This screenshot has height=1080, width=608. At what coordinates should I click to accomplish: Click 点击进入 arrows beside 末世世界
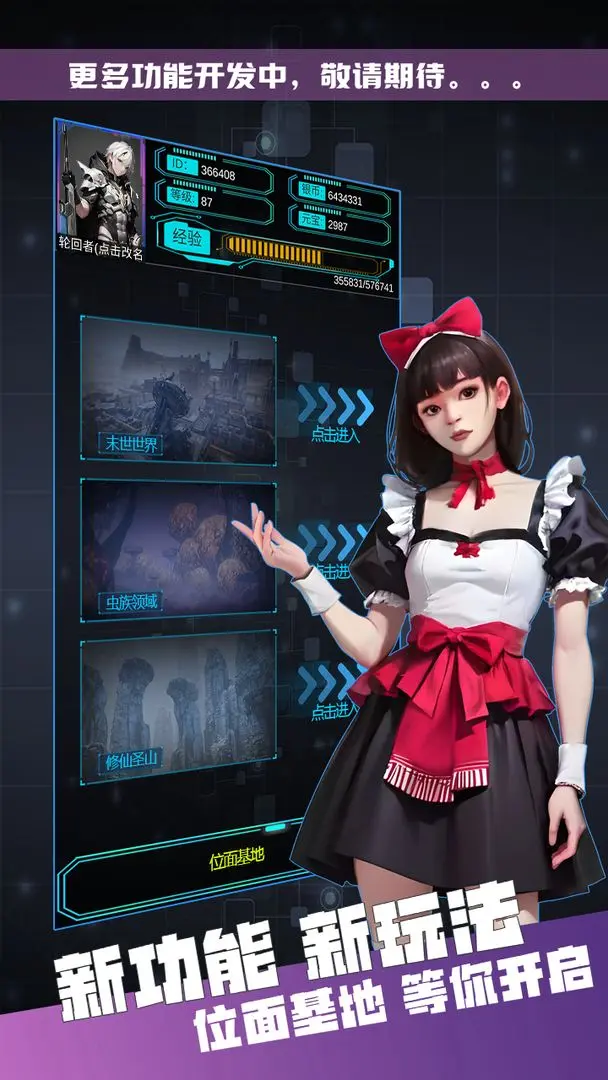(x=335, y=410)
